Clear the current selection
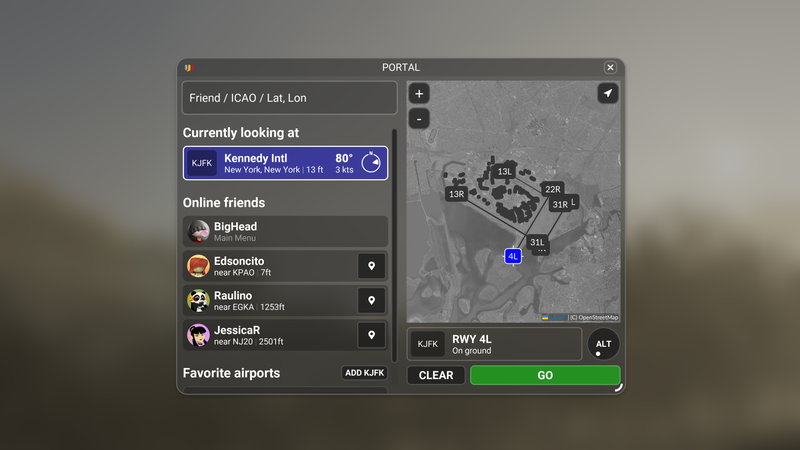Image resolution: width=800 pixels, height=450 pixels. pos(436,376)
